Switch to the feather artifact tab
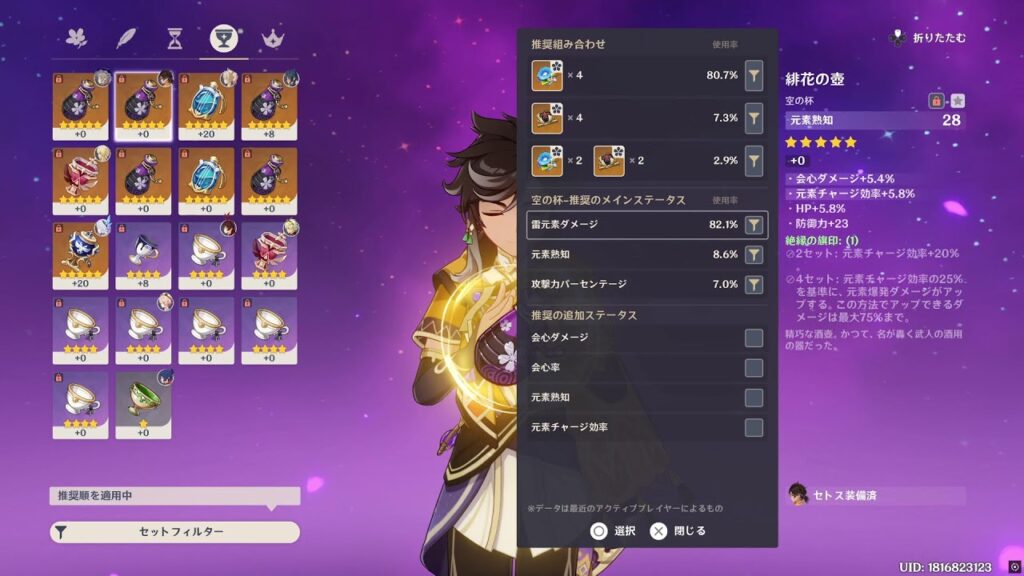Viewport: 1024px width, 576px height. click(x=126, y=38)
